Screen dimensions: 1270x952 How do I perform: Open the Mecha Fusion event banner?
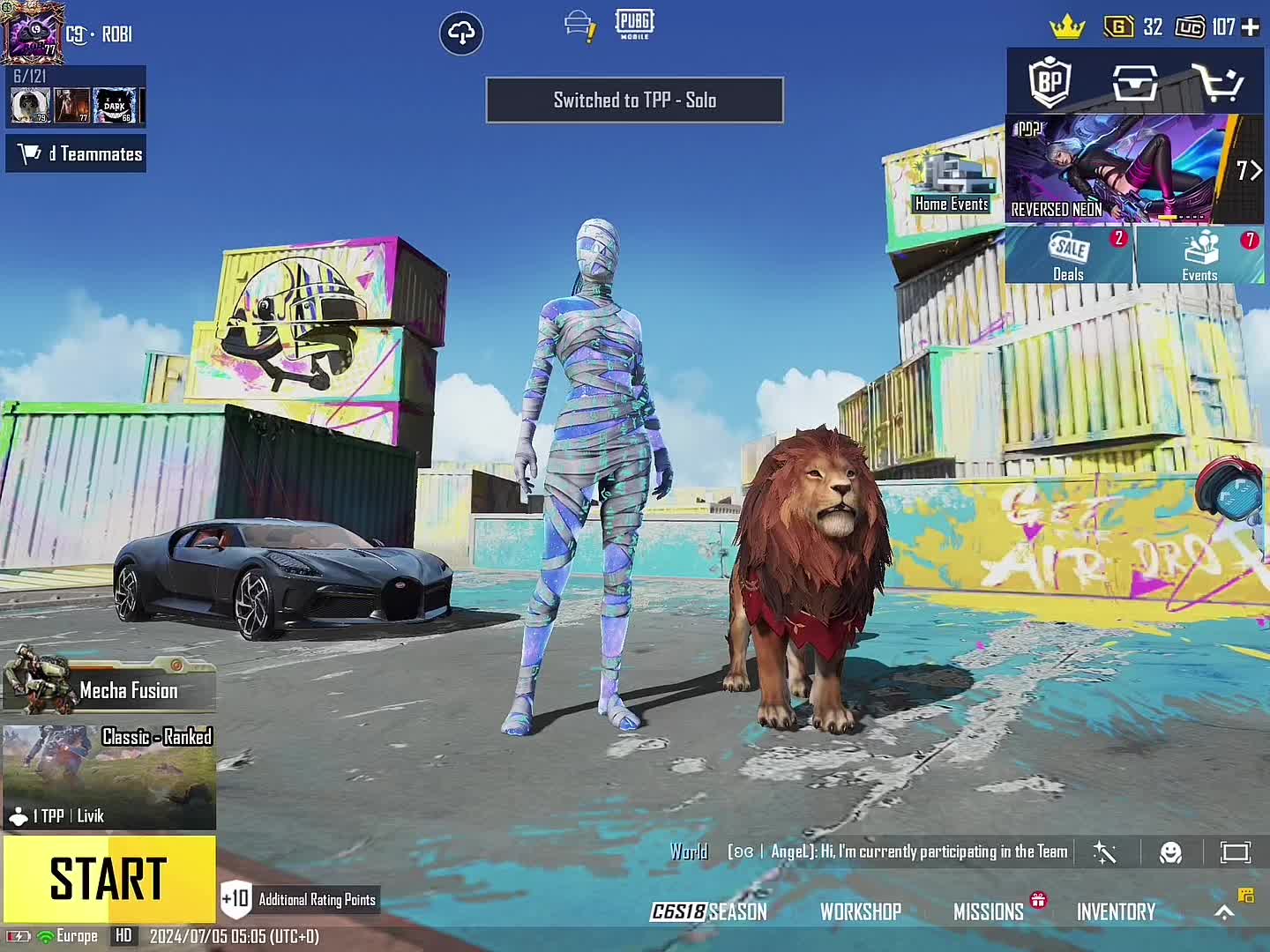tap(108, 688)
